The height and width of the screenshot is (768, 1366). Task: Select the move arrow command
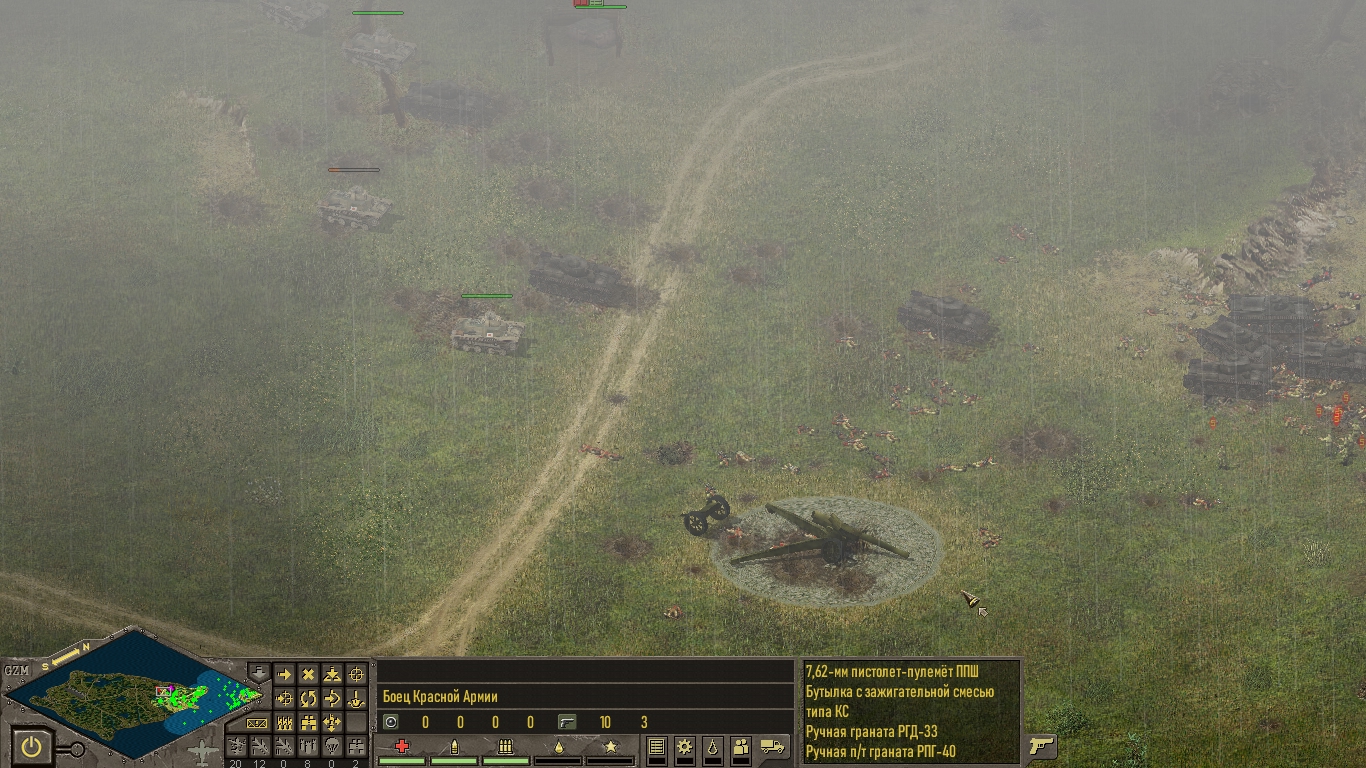pos(284,675)
